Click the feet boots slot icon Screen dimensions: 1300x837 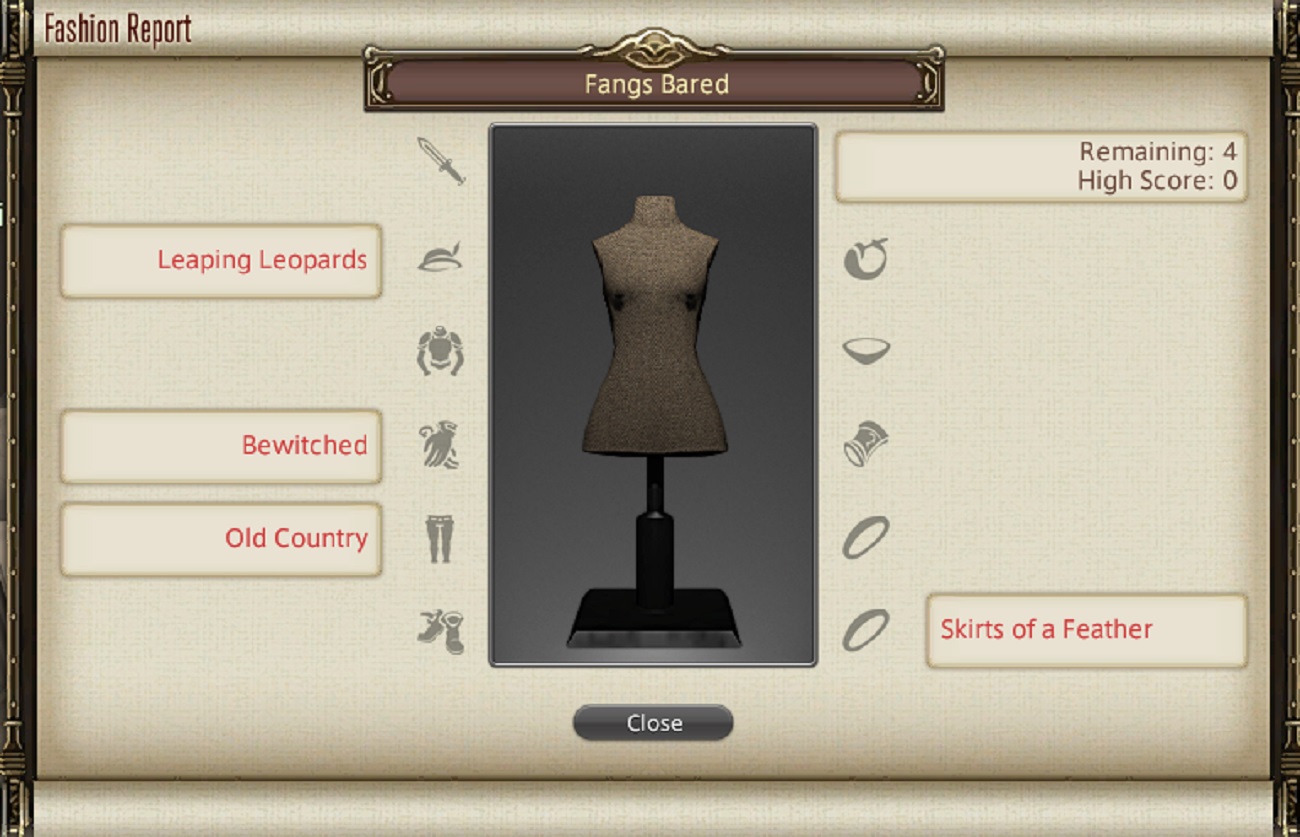(440, 630)
